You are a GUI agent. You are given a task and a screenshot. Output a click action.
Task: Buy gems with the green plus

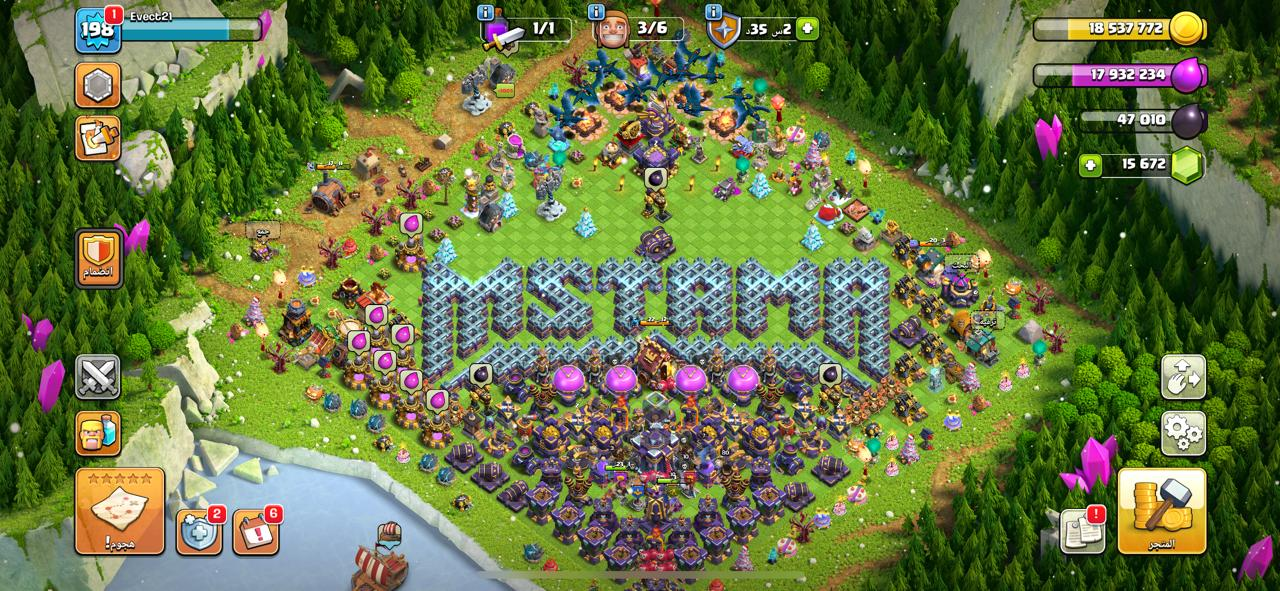1092,165
